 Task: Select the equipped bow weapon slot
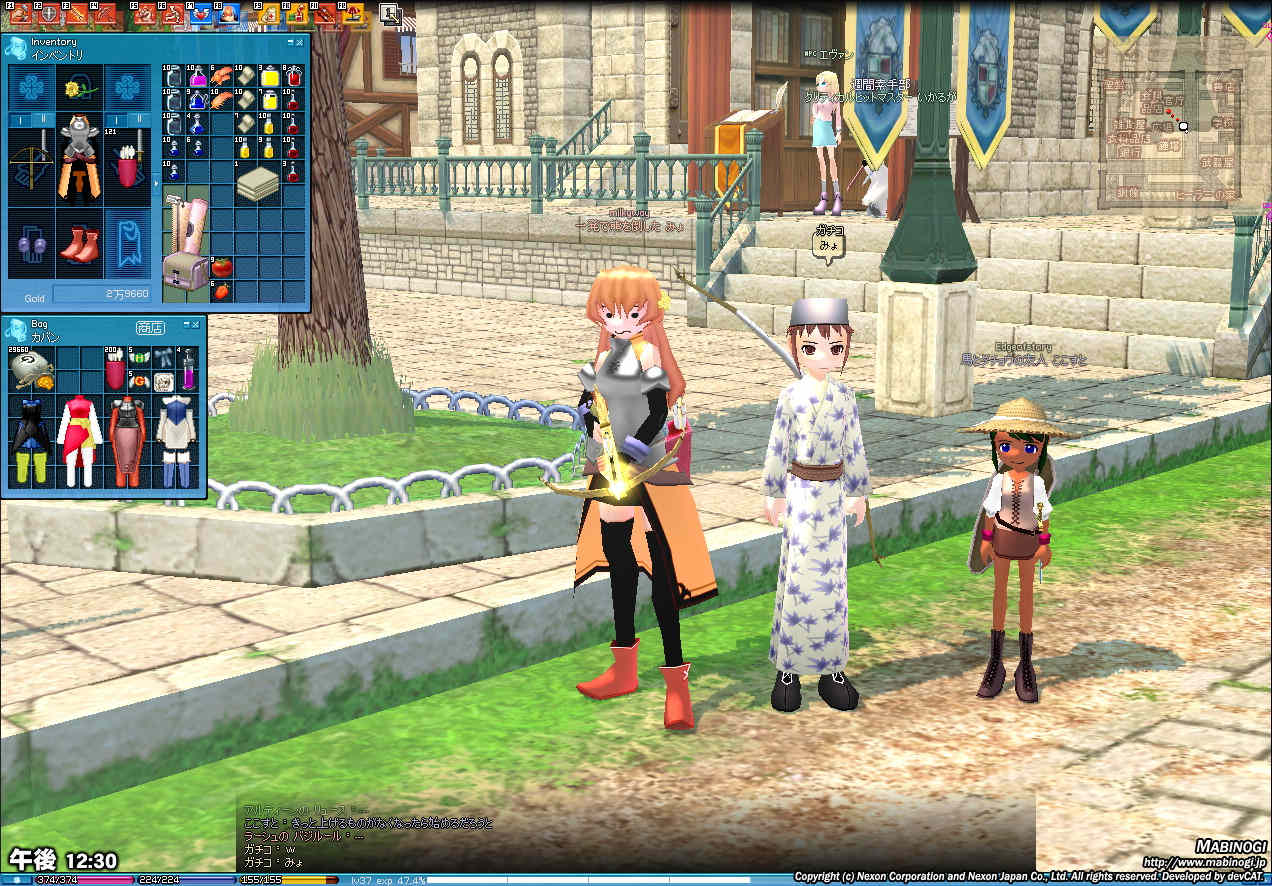pyautogui.click(x=31, y=167)
